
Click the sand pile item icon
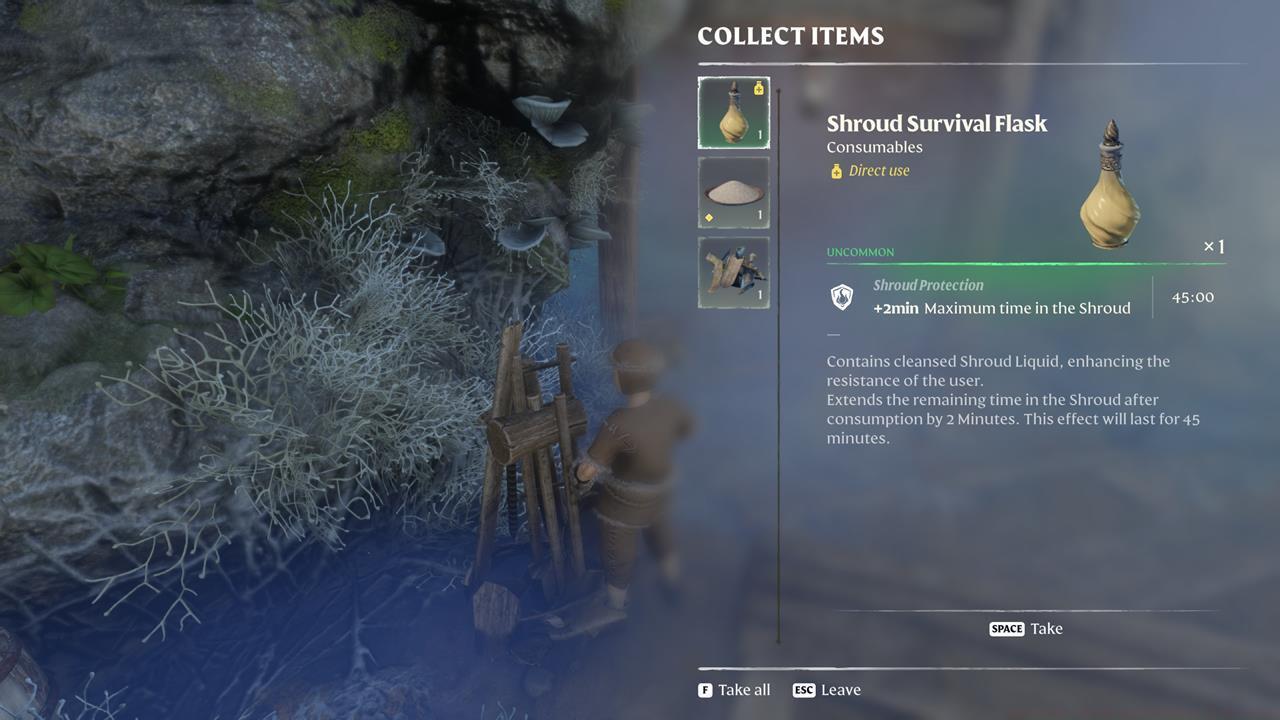point(733,191)
